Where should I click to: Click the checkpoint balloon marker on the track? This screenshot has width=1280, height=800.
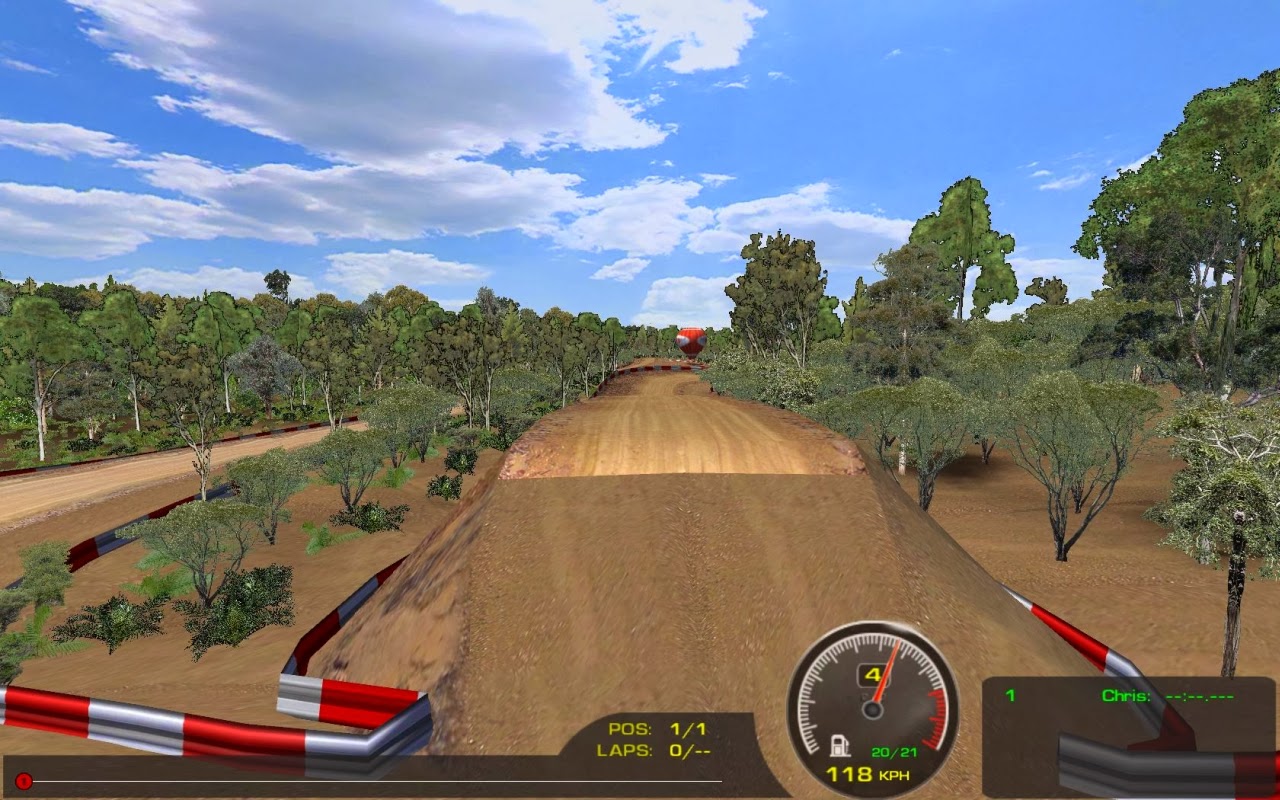tap(690, 343)
